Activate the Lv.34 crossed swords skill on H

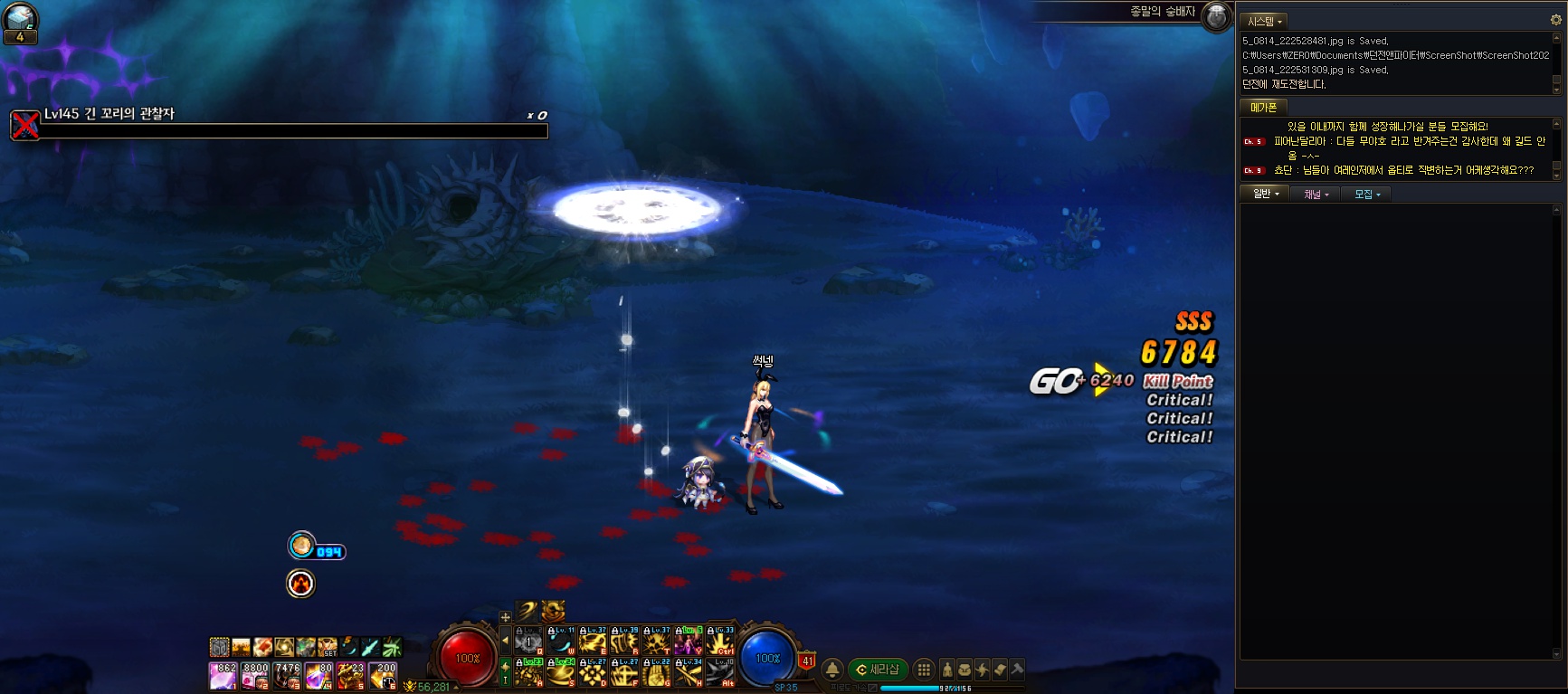tap(688, 672)
